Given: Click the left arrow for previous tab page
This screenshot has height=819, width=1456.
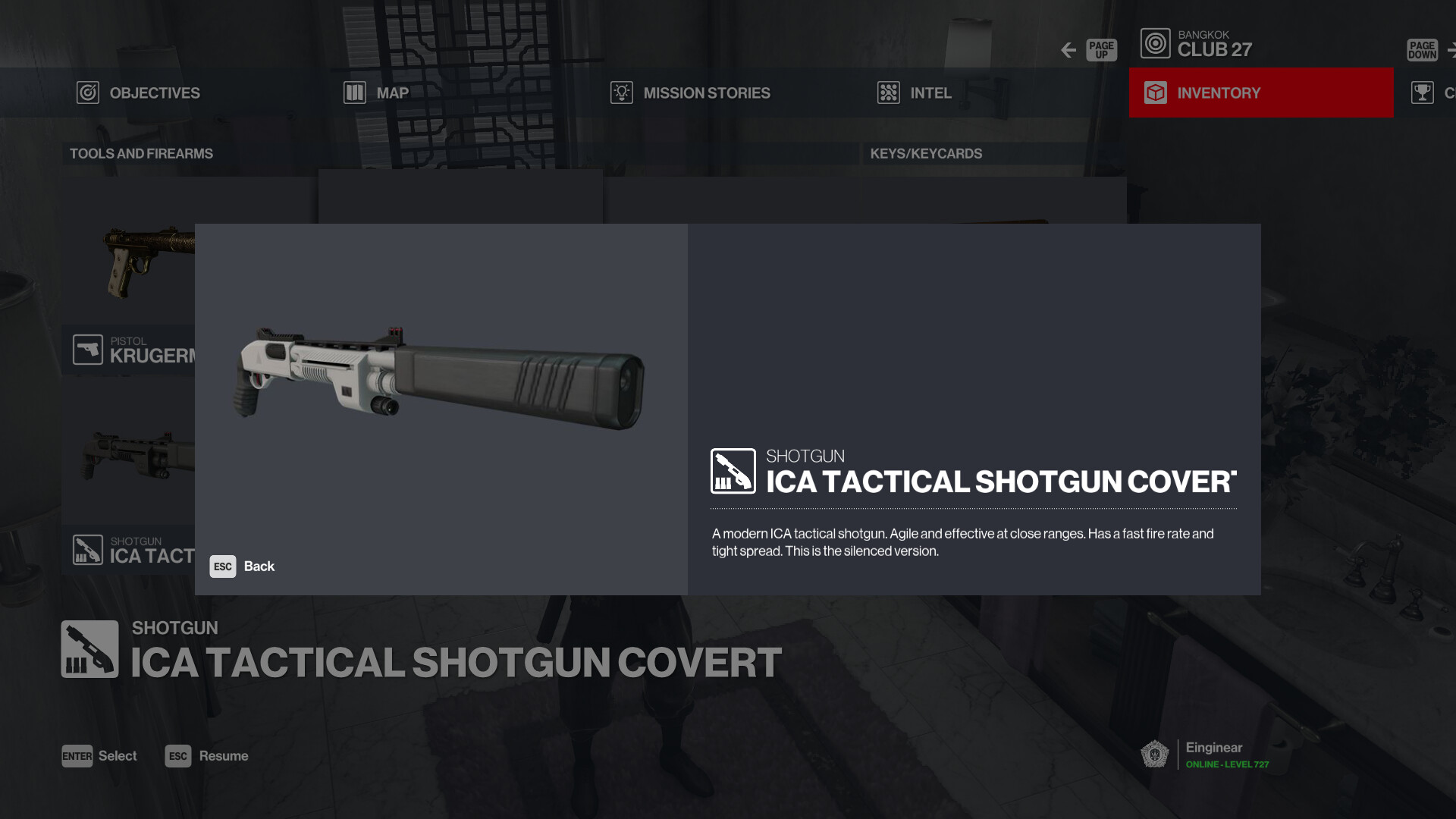Looking at the screenshot, I should [x=1068, y=50].
